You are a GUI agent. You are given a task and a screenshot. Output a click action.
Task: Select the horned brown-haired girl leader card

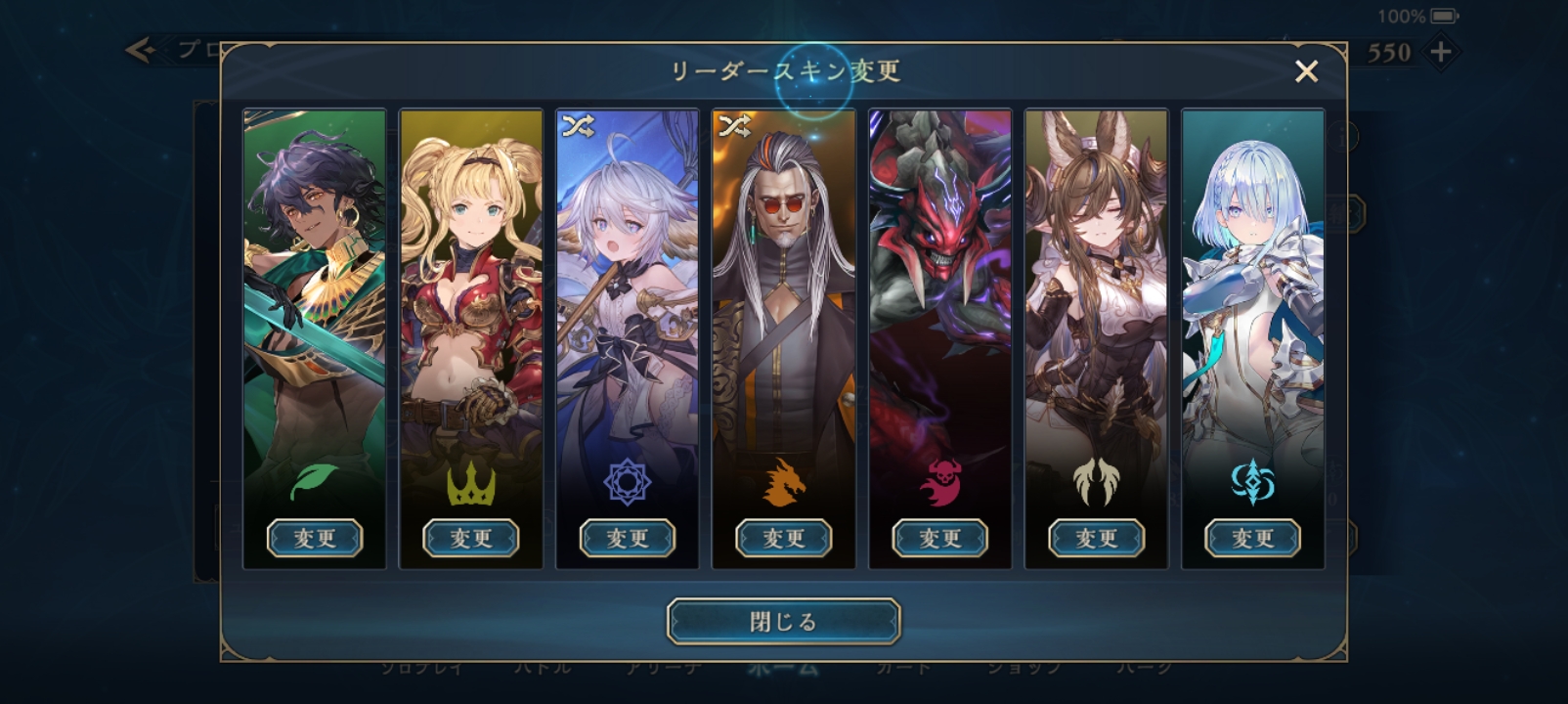click(1096, 293)
